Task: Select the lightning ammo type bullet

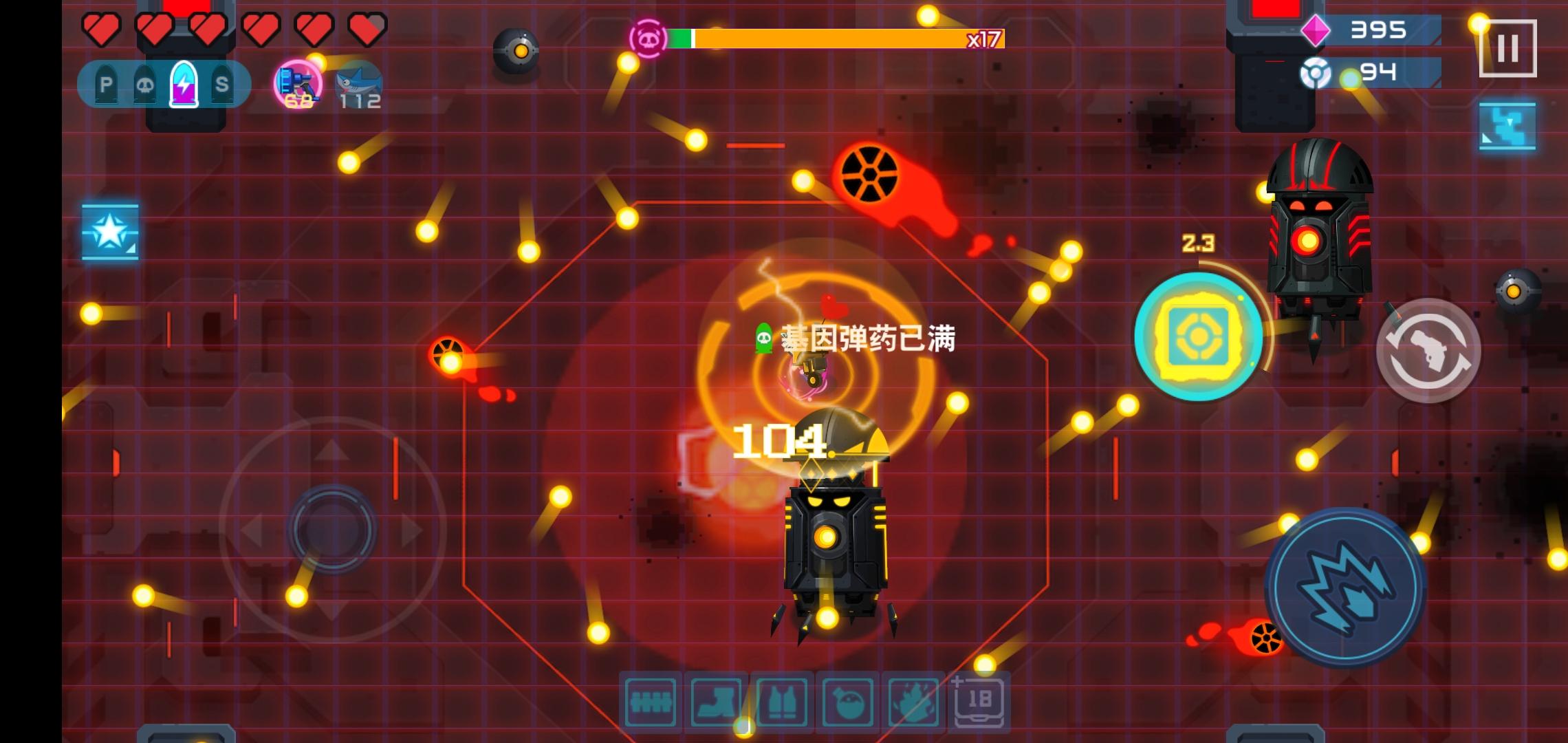Action: [x=184, y=86]
